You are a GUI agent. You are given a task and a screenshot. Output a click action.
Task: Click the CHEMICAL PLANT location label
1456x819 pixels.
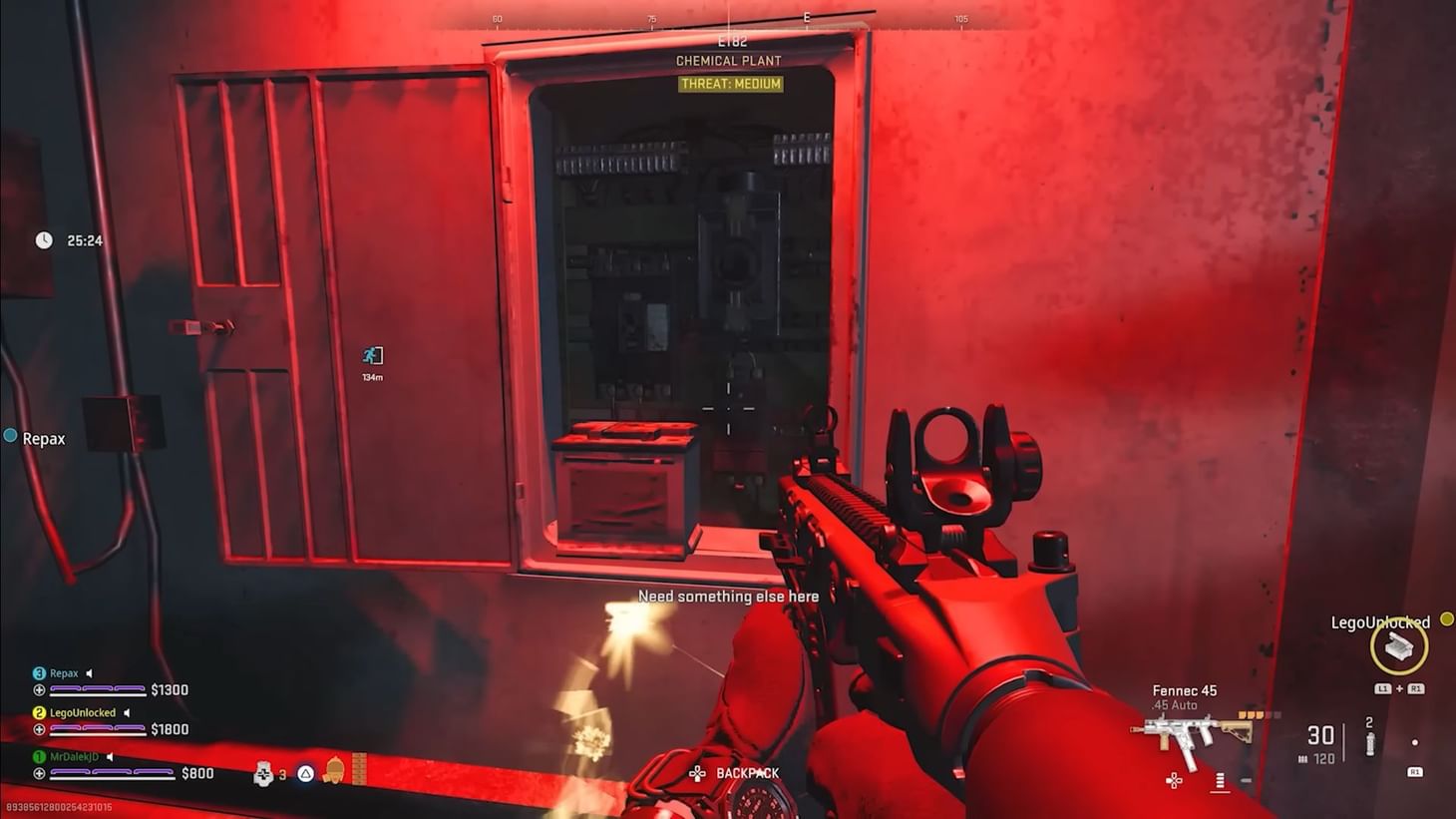729,61
